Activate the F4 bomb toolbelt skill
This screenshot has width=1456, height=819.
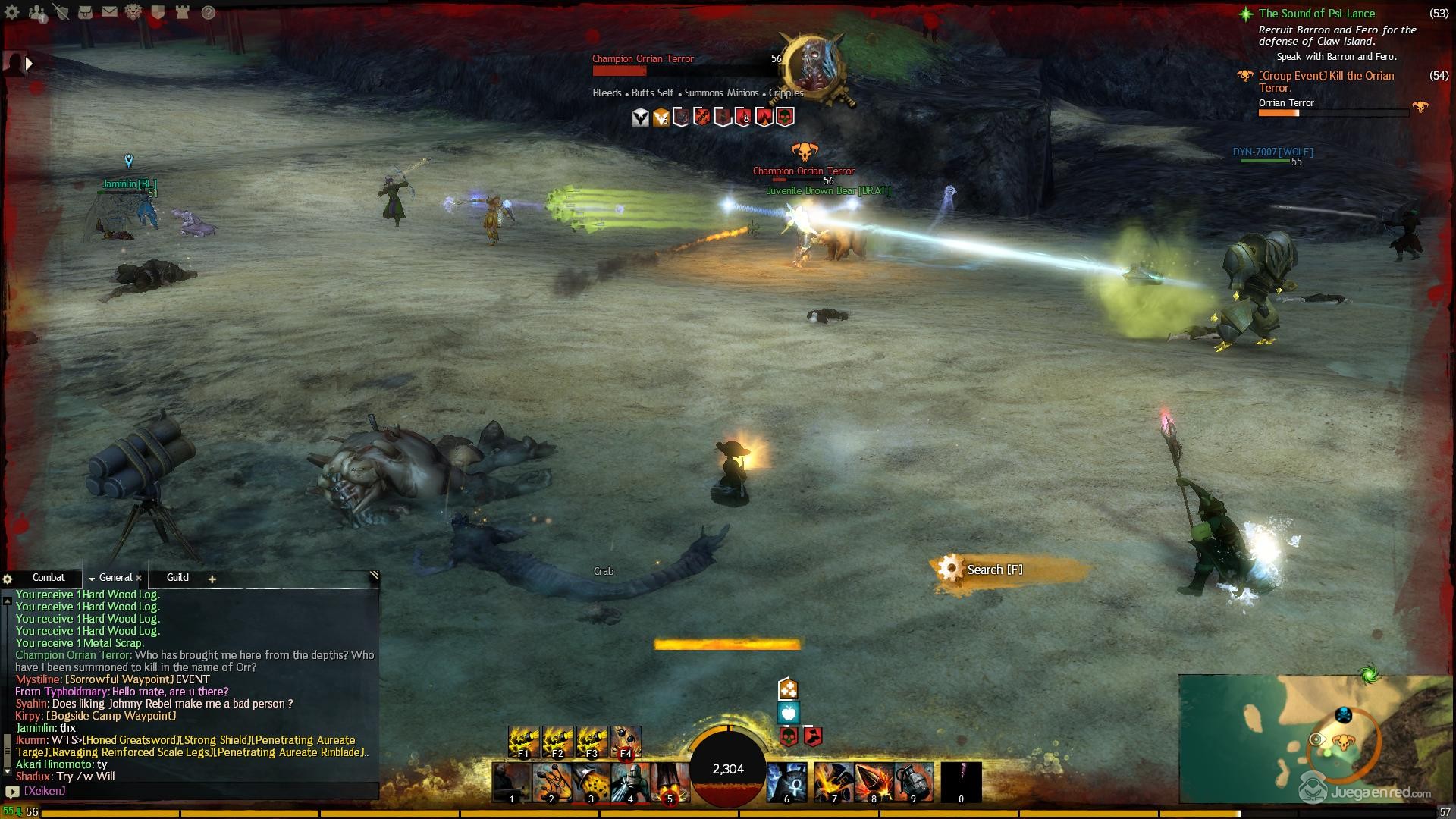click(626, 742)
